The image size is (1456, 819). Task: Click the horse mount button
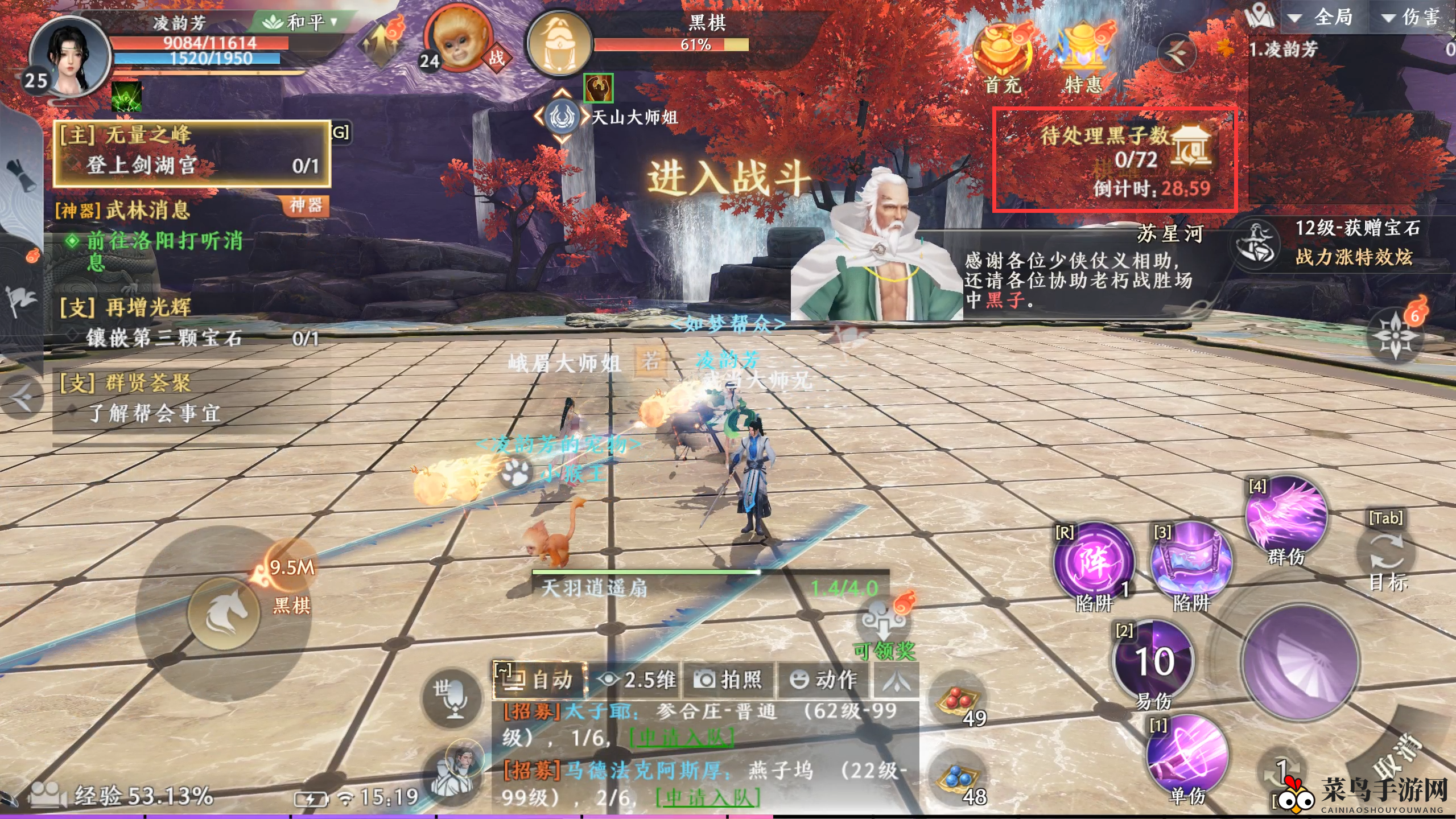224,613
